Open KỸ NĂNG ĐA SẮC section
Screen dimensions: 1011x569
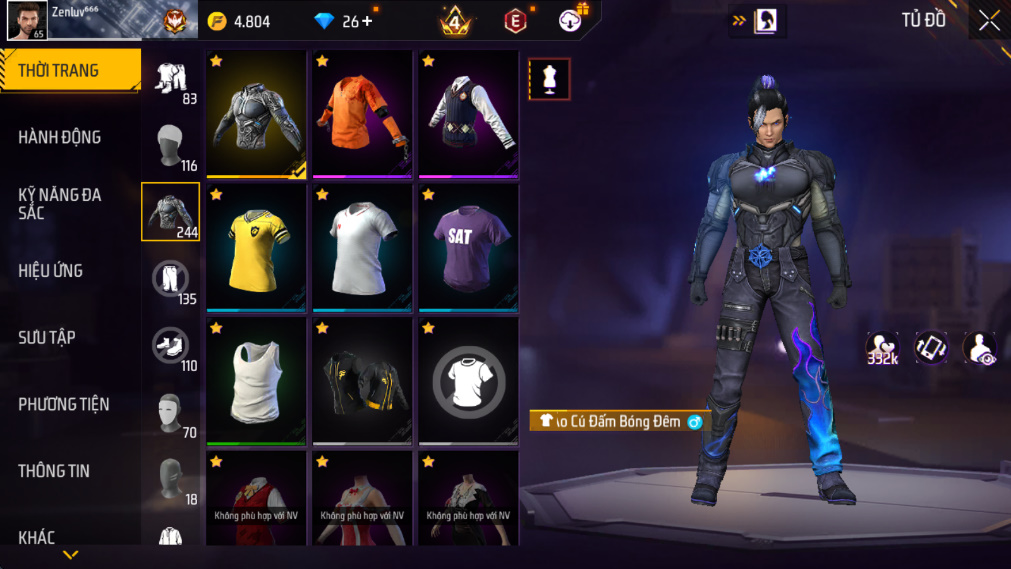coord(60,203)
